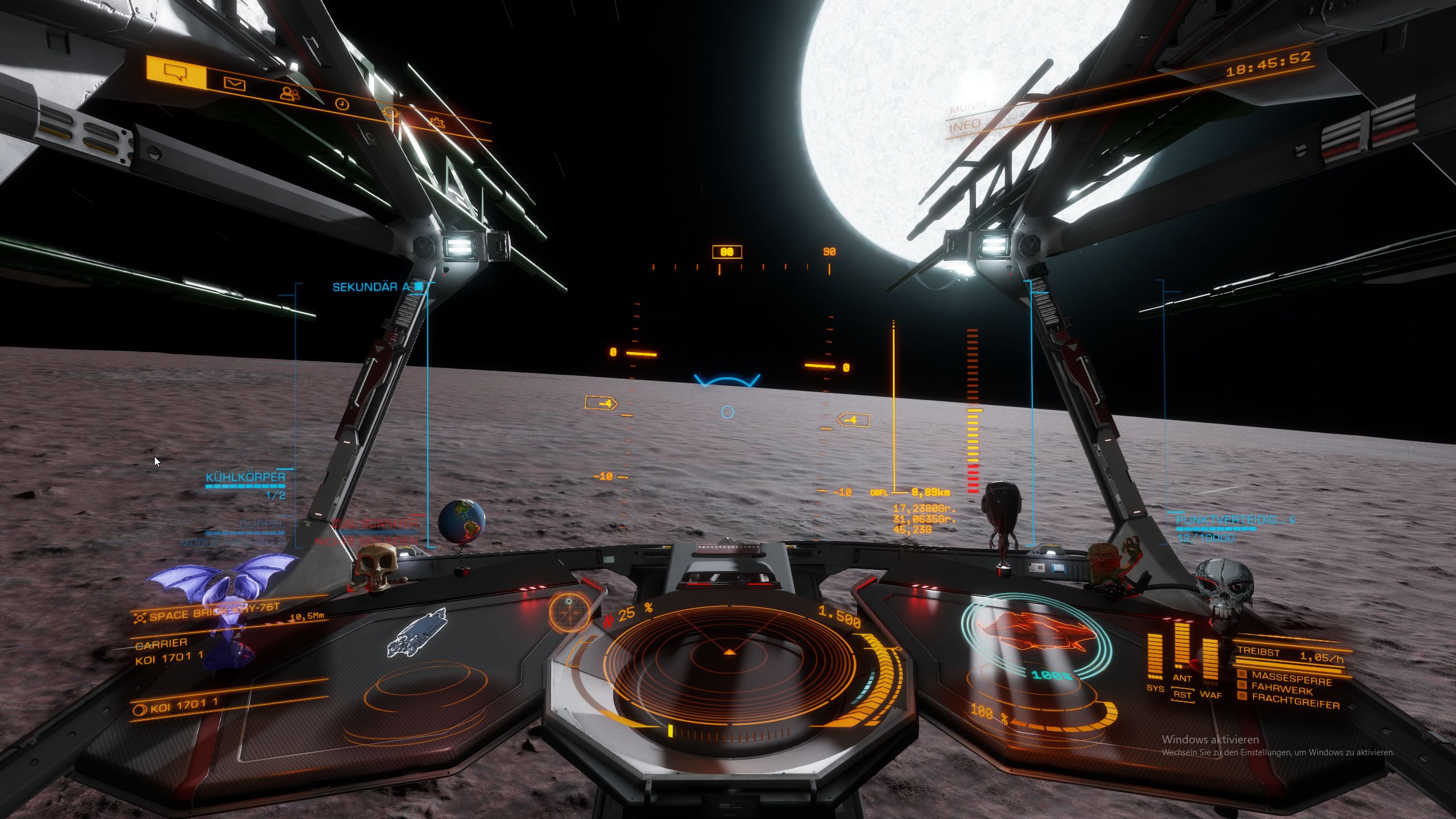Image resolution: width=1456 pixels, height=819 pixels.
Task: Show the clock history tab
Action: pyautogui.click(x=341, y=104)
